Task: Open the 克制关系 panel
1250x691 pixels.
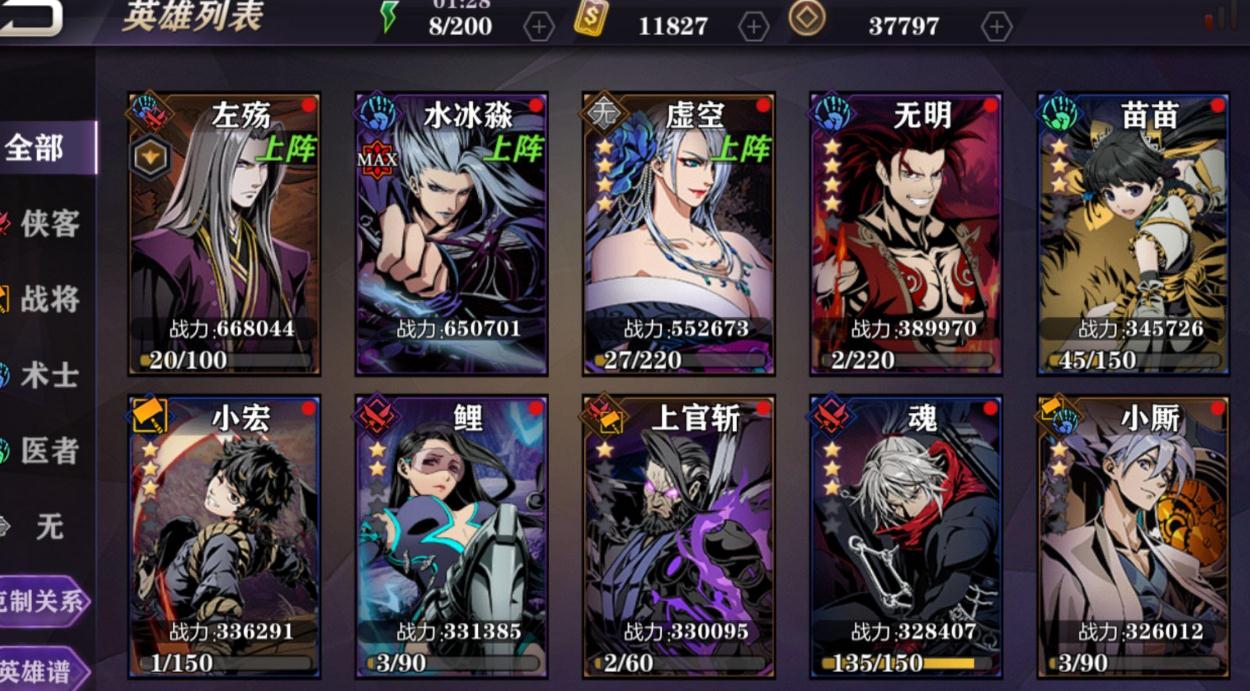Action: 42,602
